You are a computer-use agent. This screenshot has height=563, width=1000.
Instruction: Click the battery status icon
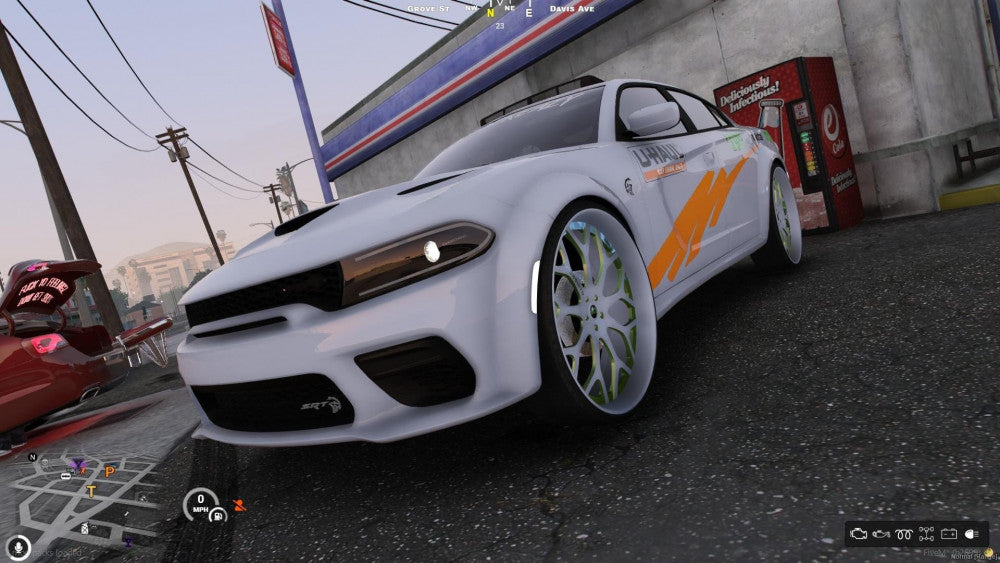click(x=949, y=534)
